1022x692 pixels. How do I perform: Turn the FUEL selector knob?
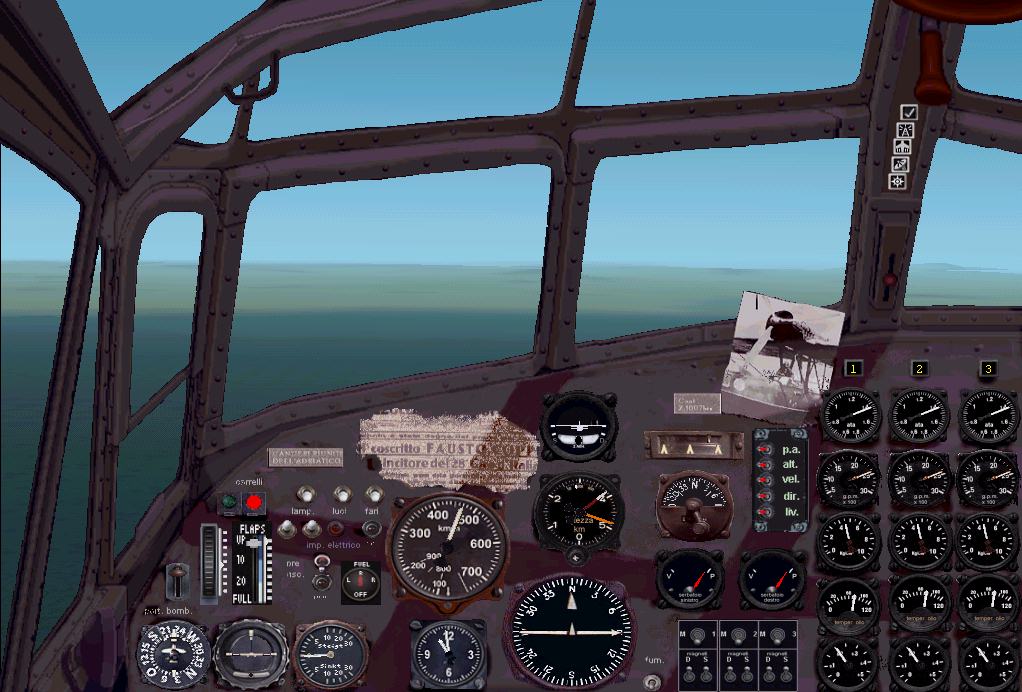click(360, 581)
